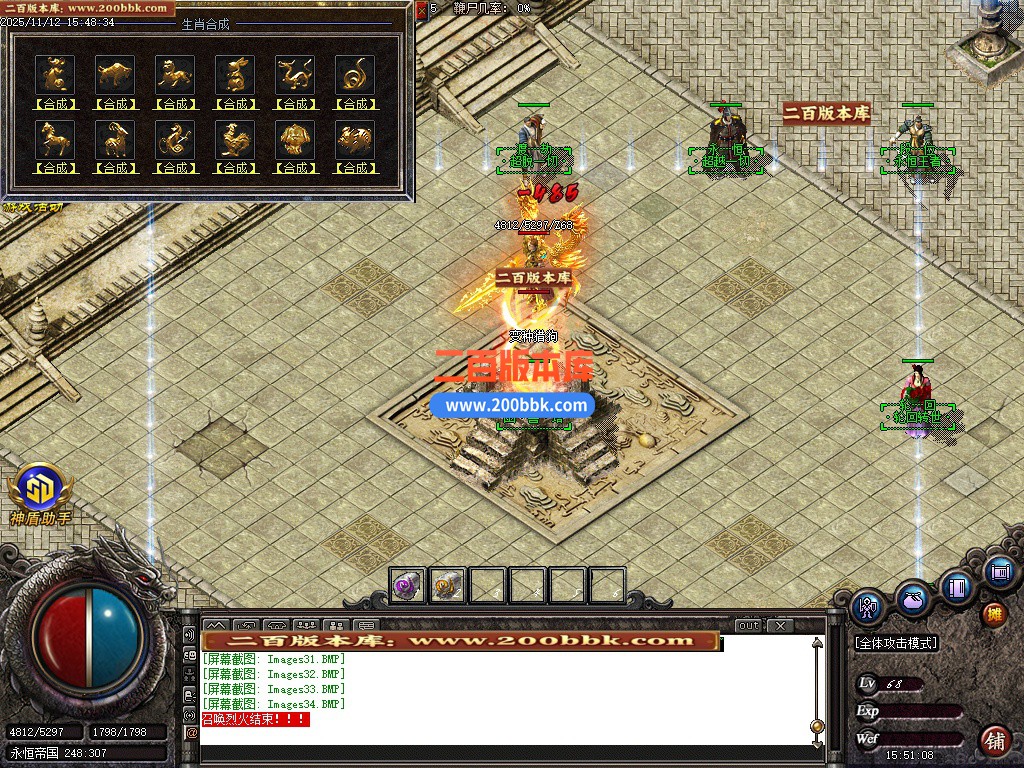Viewport: 1024px width, 768px height.
Task: Select the golden dragon zodiac icon
Action: (295, 74)
